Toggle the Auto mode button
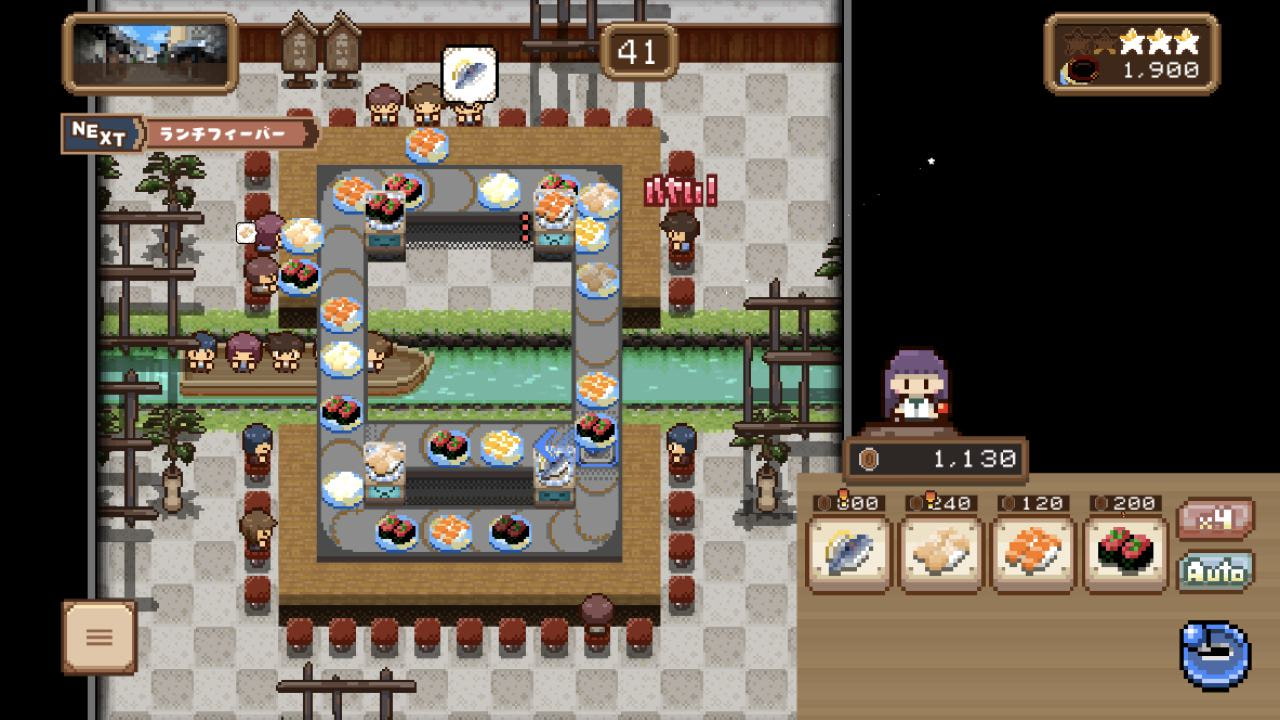The width and height of the screenshot is (1280, 720). tap(1215, 572)
